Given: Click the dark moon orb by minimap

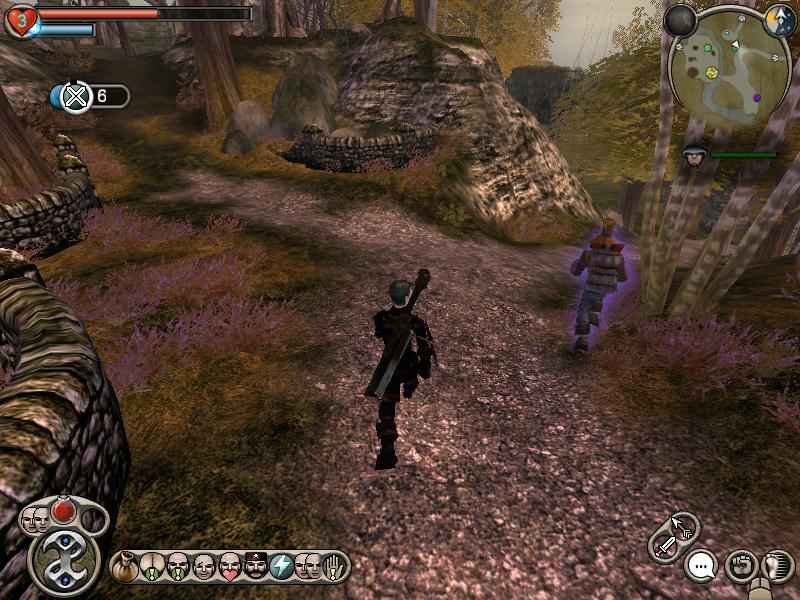Looking at the screenshot, I should tap(681, 20).
